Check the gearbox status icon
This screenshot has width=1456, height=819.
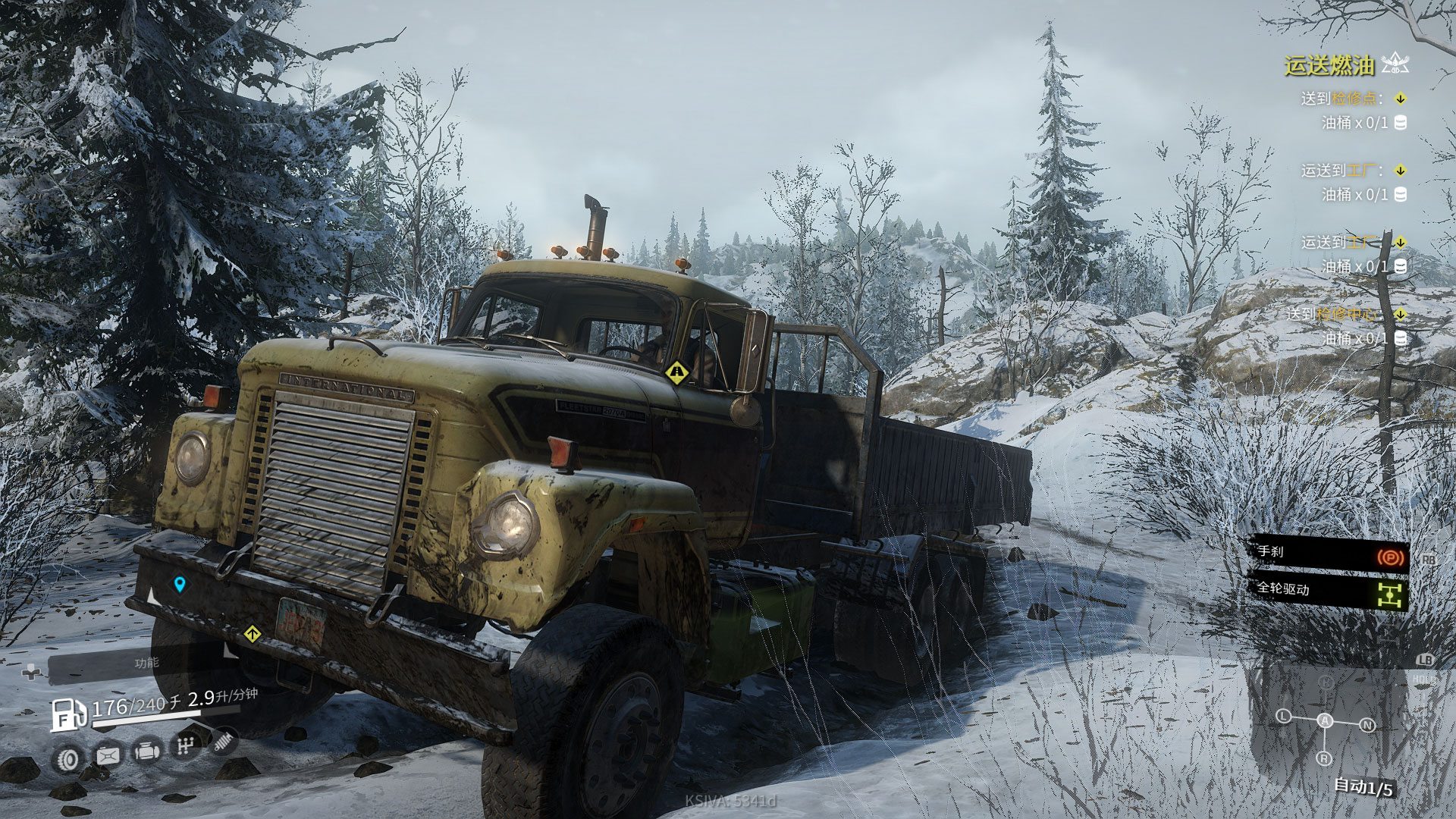[184, 748]
